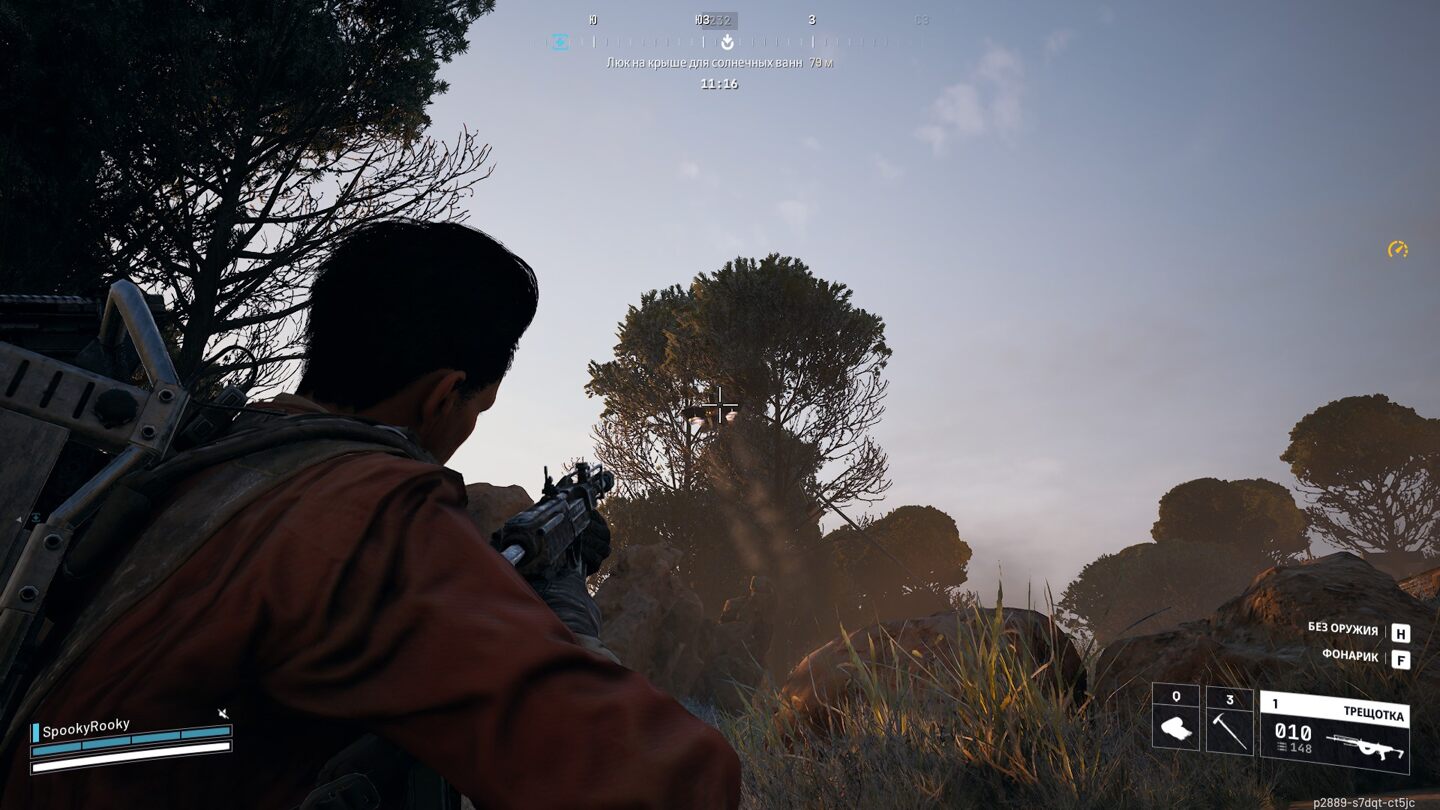Click the orange speedometer icon
This screenshot has height=810, width=1440.
[x=1397, y=249]
